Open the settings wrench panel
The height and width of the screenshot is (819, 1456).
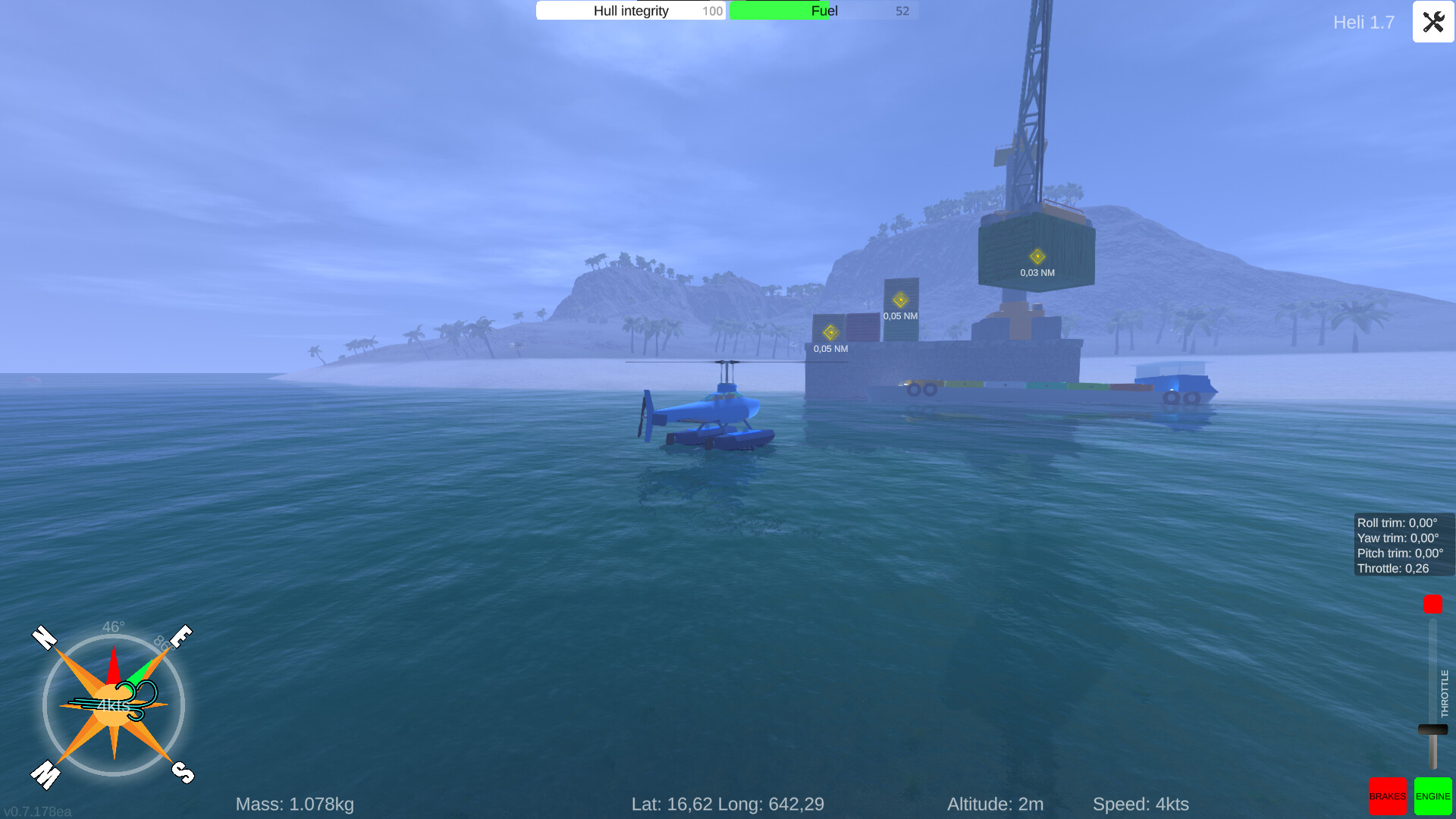pyautogui.click(x=1432, y=22)
